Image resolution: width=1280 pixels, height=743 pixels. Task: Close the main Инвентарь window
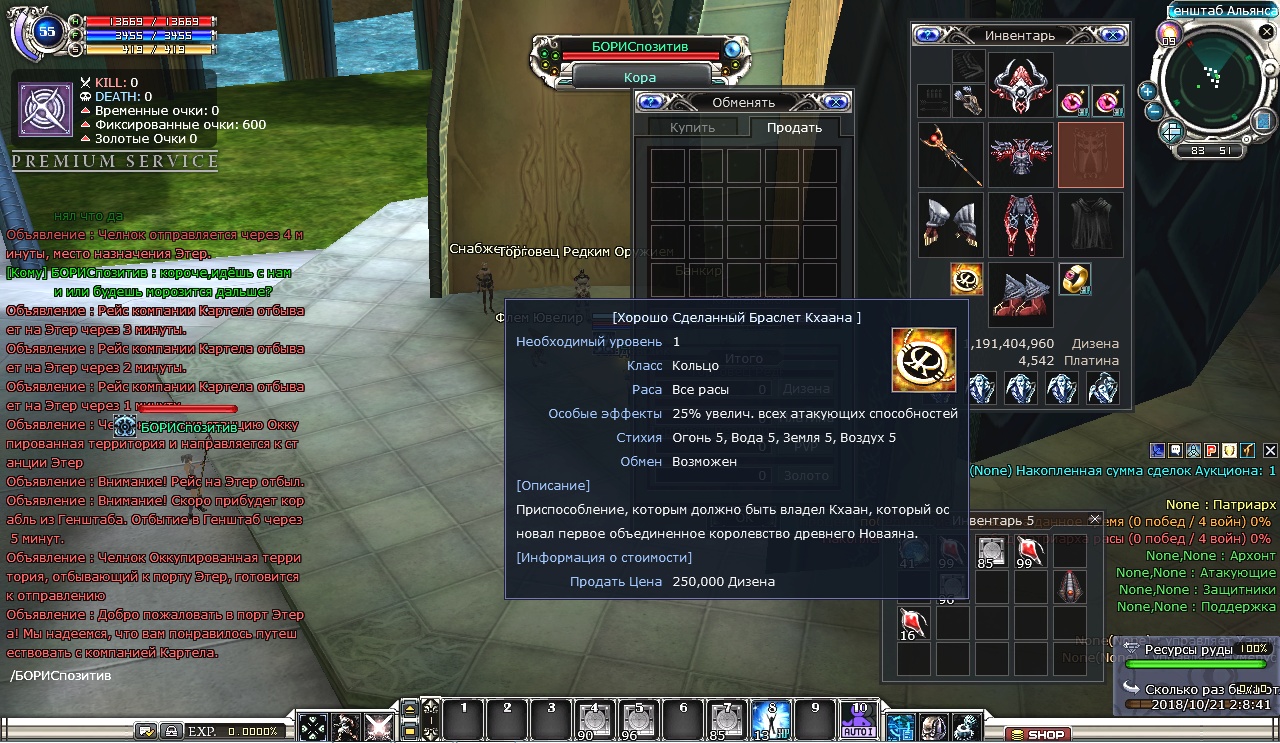(1111, 36)
